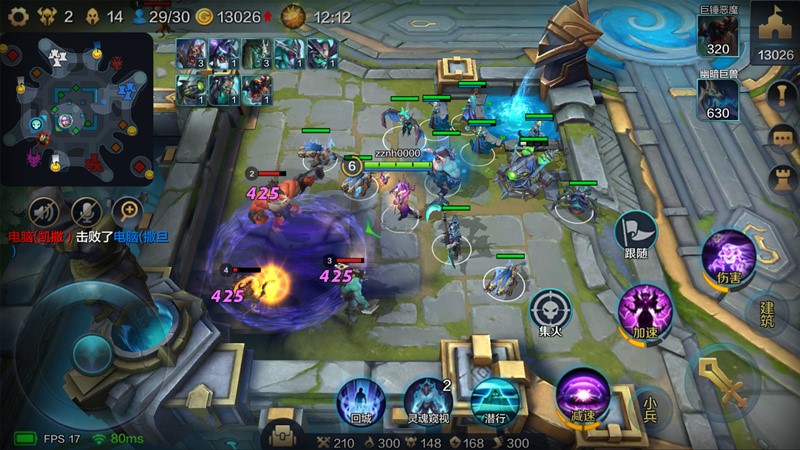Viewport: 800px width, 450px height.
Task: Click the battlefield minimap
Action: [x=77, y=108]
